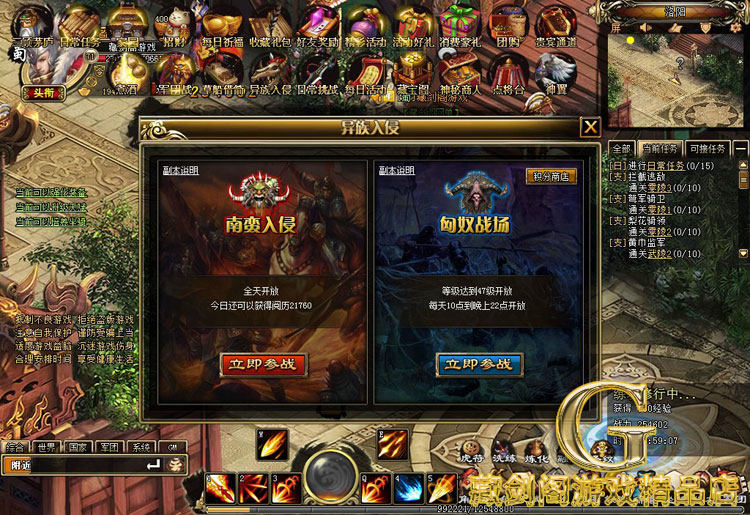The width and height of the screenshot is (750, 515).
Task: Open the 积分商店 points shop
Action: click(551, 176)
